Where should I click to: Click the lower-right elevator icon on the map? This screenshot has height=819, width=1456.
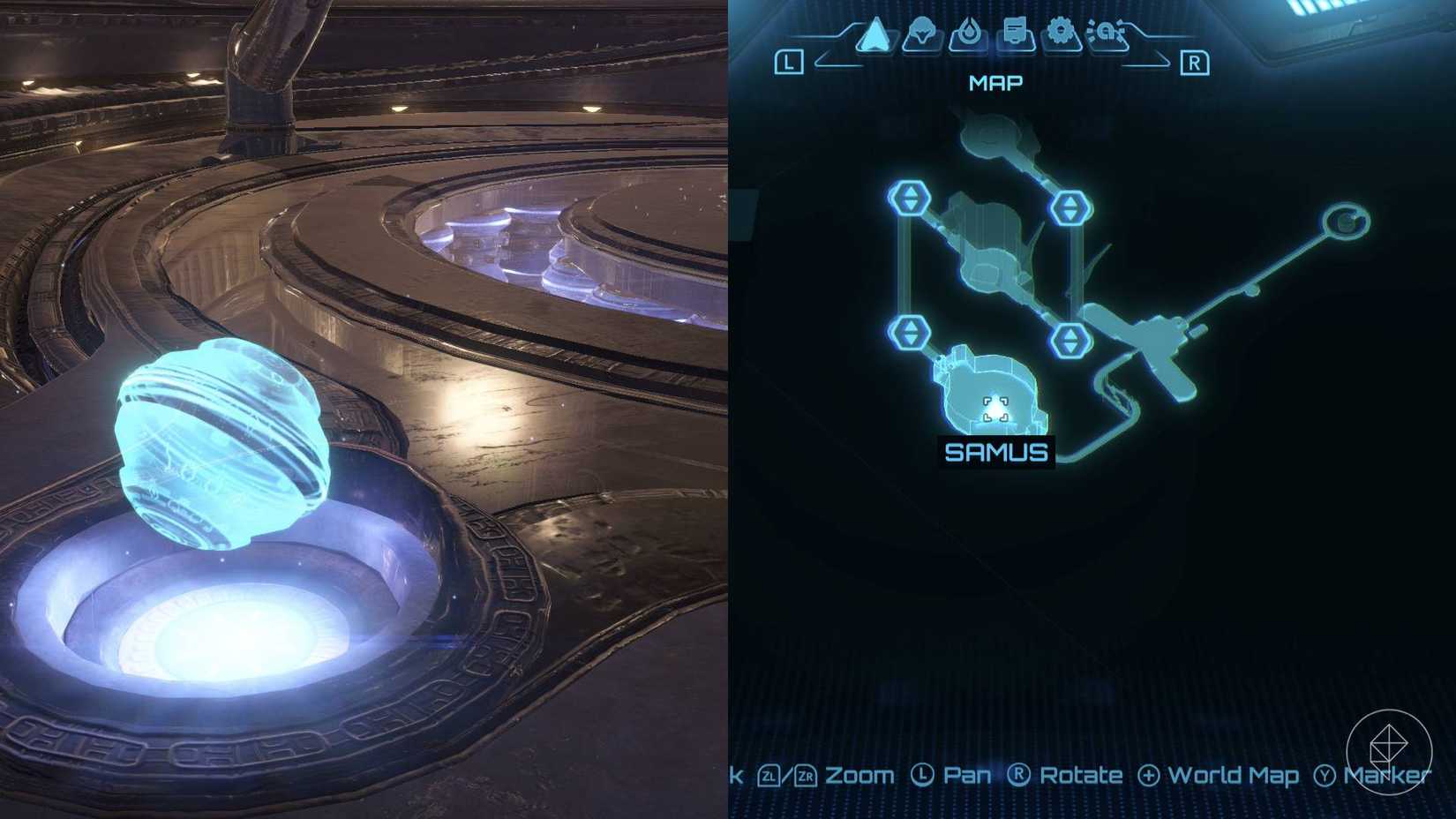[1070, 338]
